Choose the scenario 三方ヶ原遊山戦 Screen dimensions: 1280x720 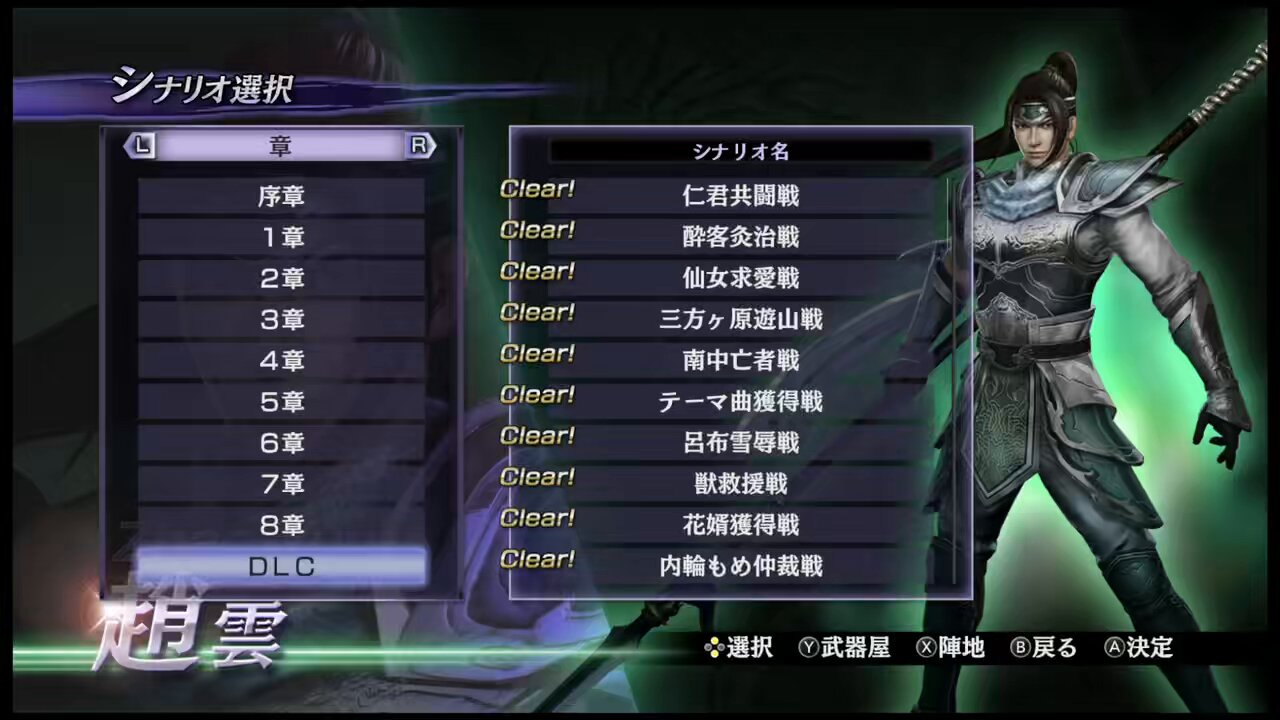[740, 319]
